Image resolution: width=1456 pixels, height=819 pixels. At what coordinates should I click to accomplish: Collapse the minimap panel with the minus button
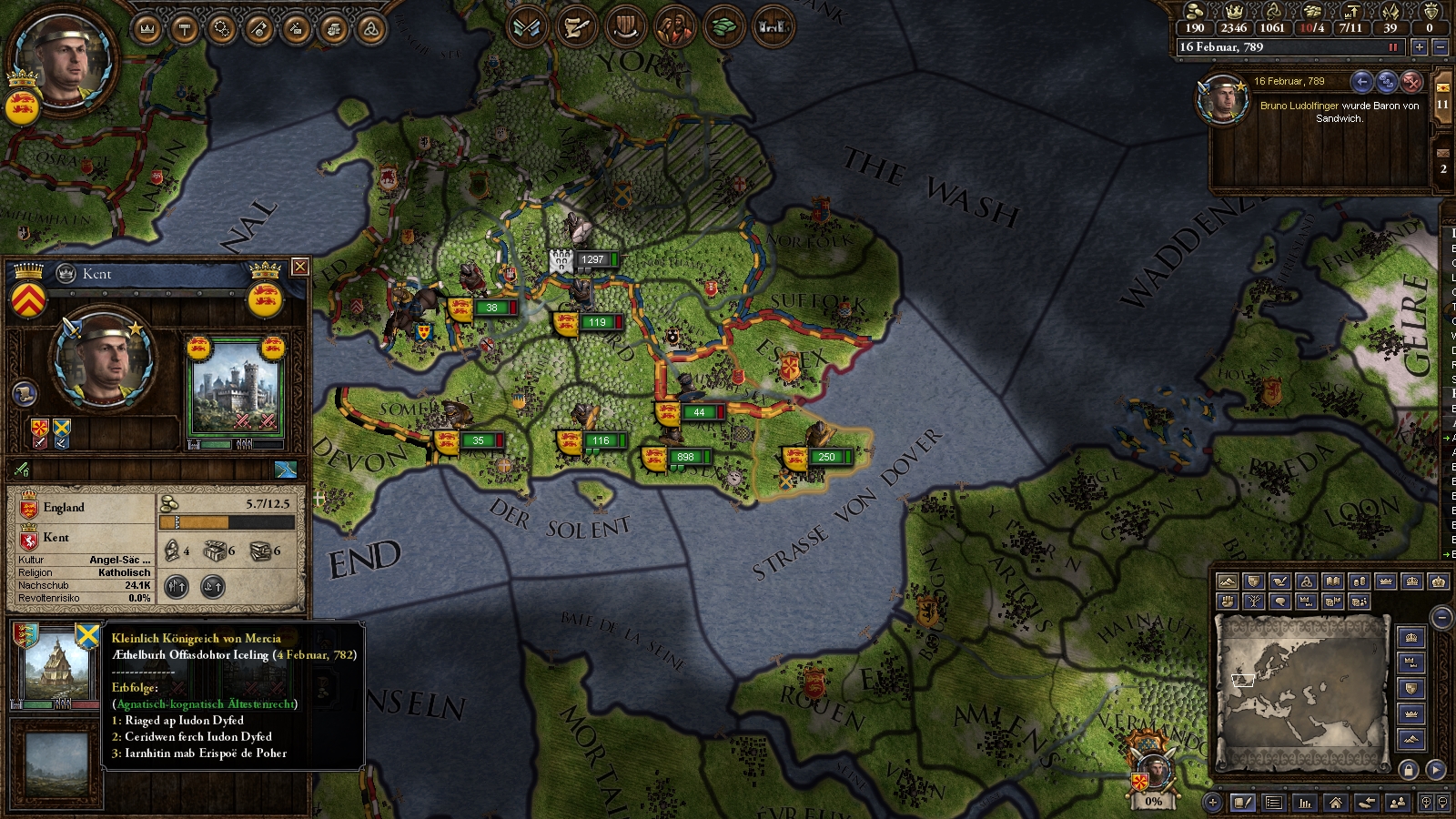pos(1441,618)
